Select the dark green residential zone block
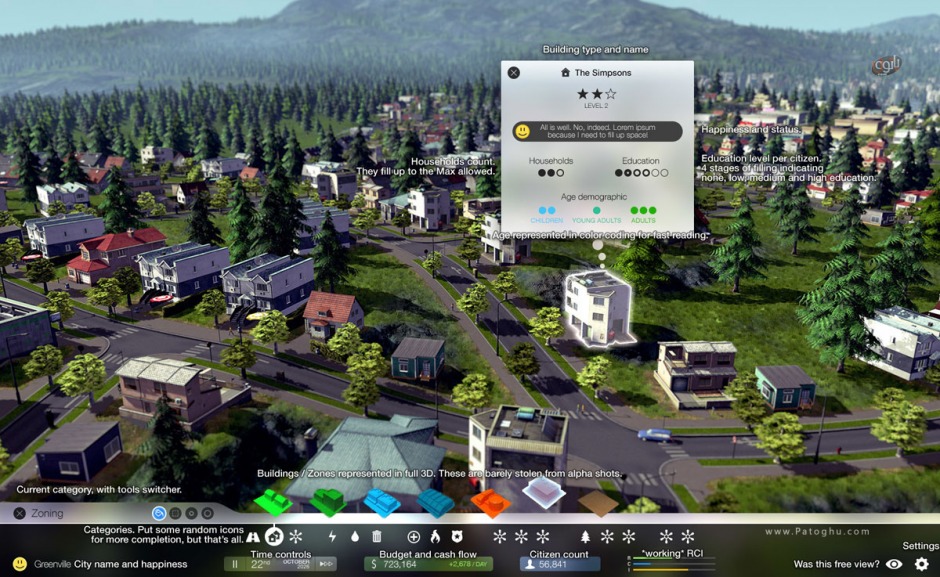Image resolution: width=940 pixels, height=577 pixels. pyautogui.click(x=326, y=500)
